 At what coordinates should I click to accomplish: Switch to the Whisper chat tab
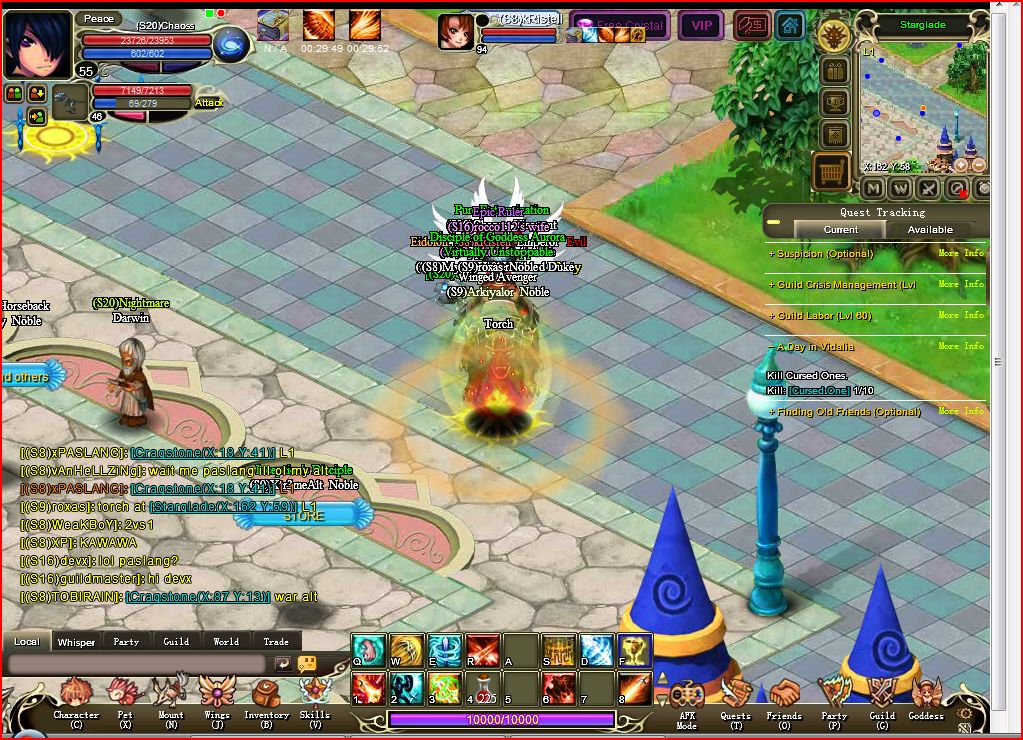(x=76, y=642)
